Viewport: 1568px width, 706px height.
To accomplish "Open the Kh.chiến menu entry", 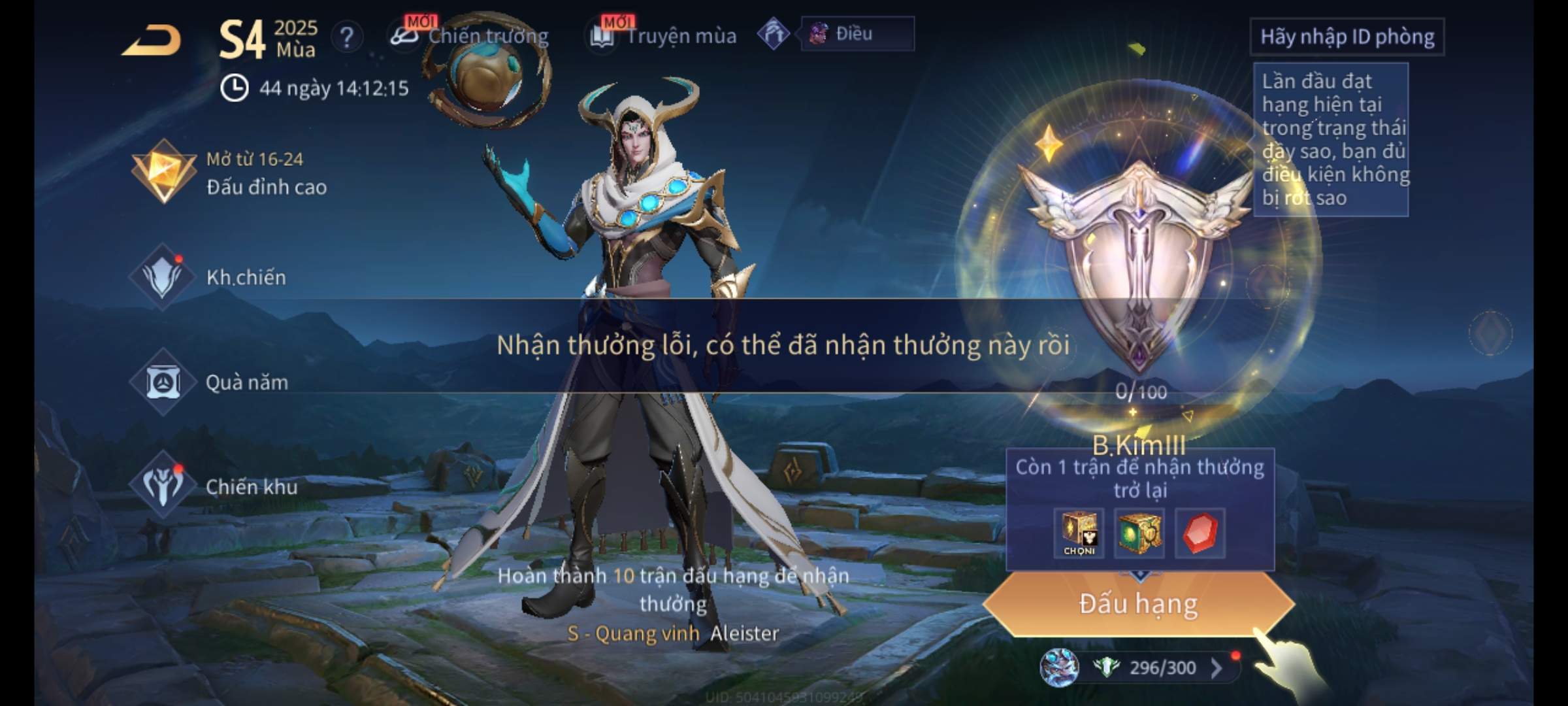I will pyautogui.click(x=210, y=277).
